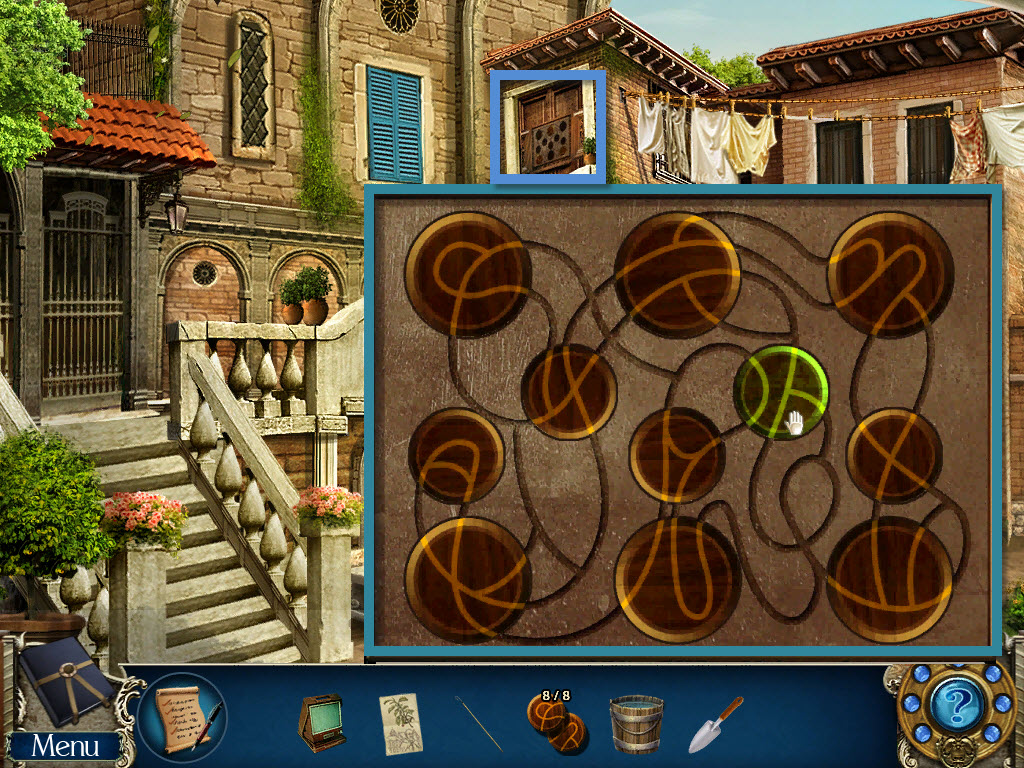Select the garden trowel item
The image size is (1024, 768).
[715, 723]
